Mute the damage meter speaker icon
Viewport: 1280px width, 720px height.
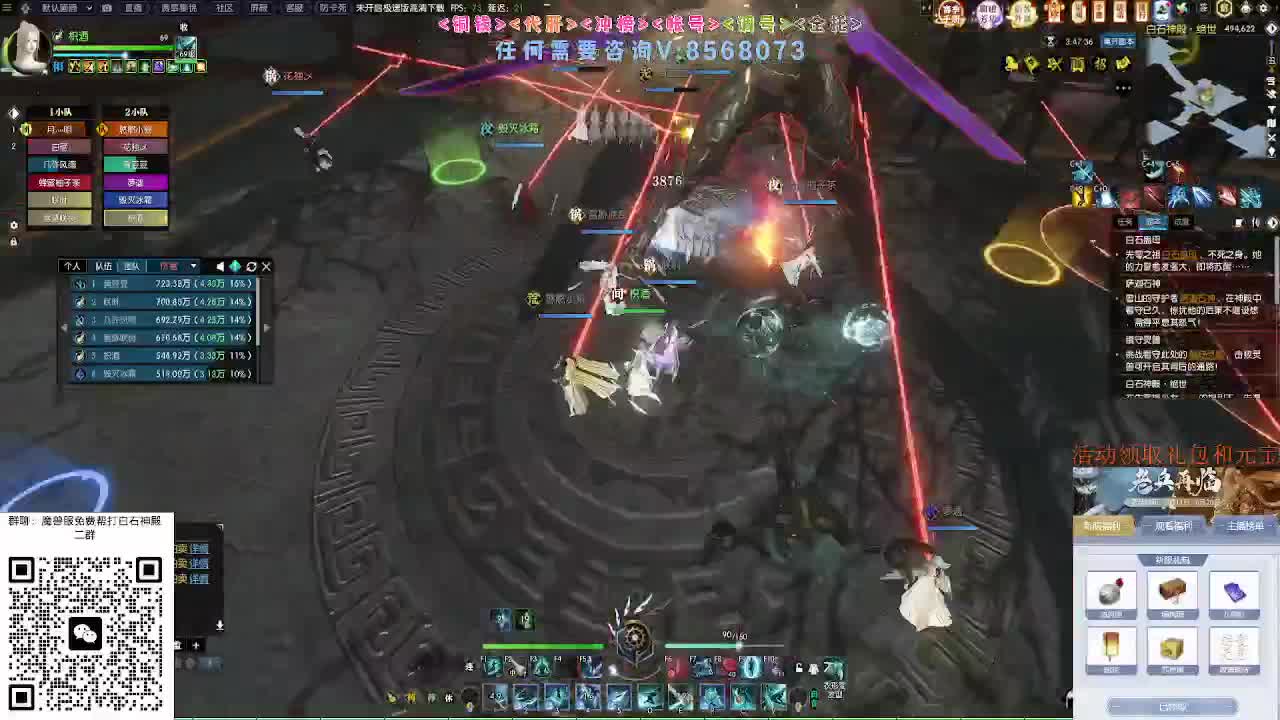221,266
